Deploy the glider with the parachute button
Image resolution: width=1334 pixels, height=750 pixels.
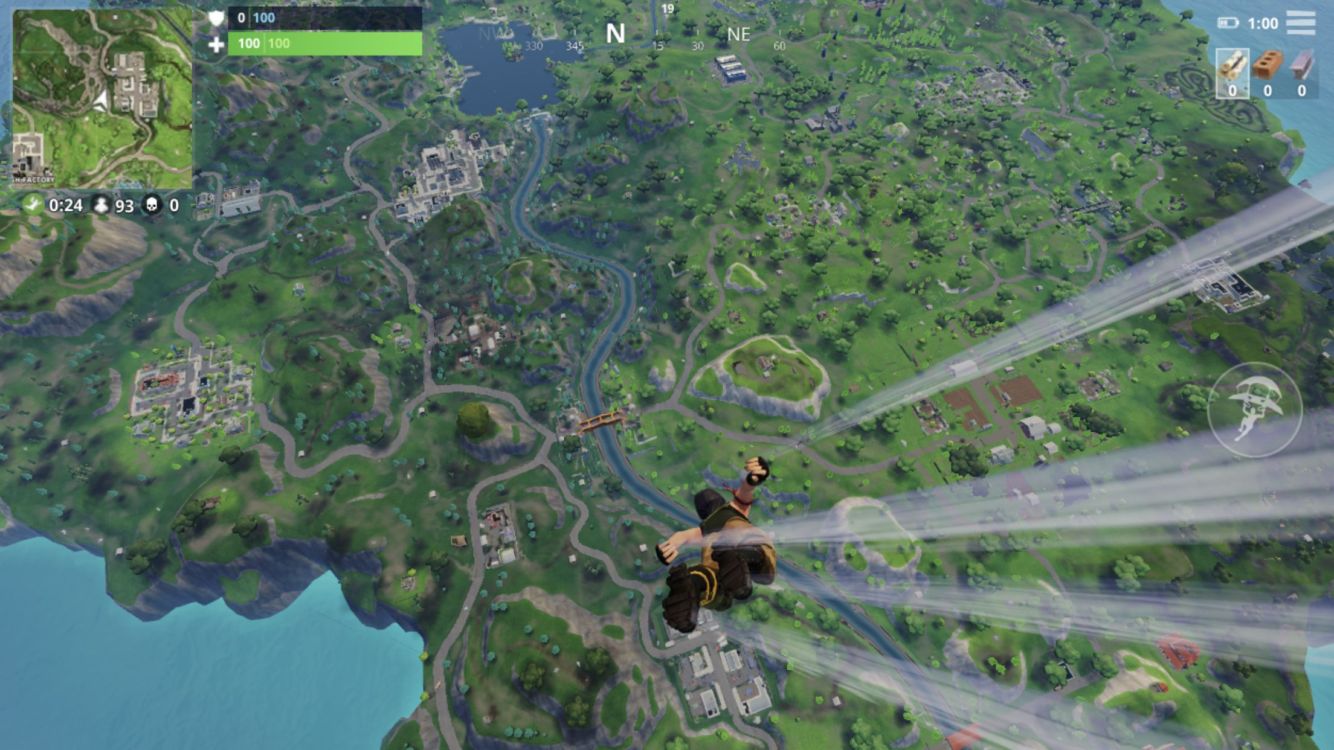click(x=1254, y=409)
